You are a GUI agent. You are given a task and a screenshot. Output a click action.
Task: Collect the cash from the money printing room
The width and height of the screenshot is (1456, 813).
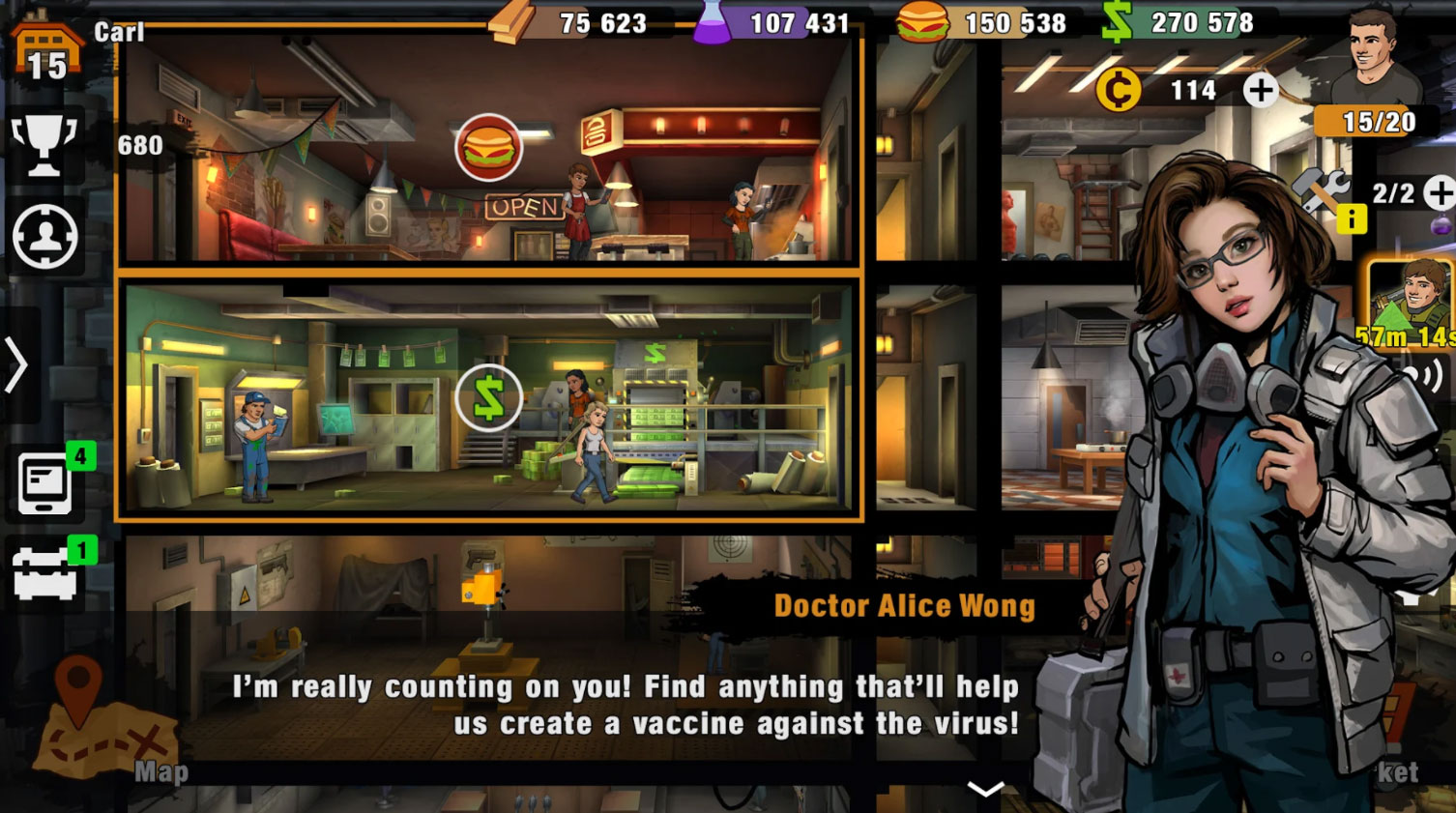[x=488, y=397]
